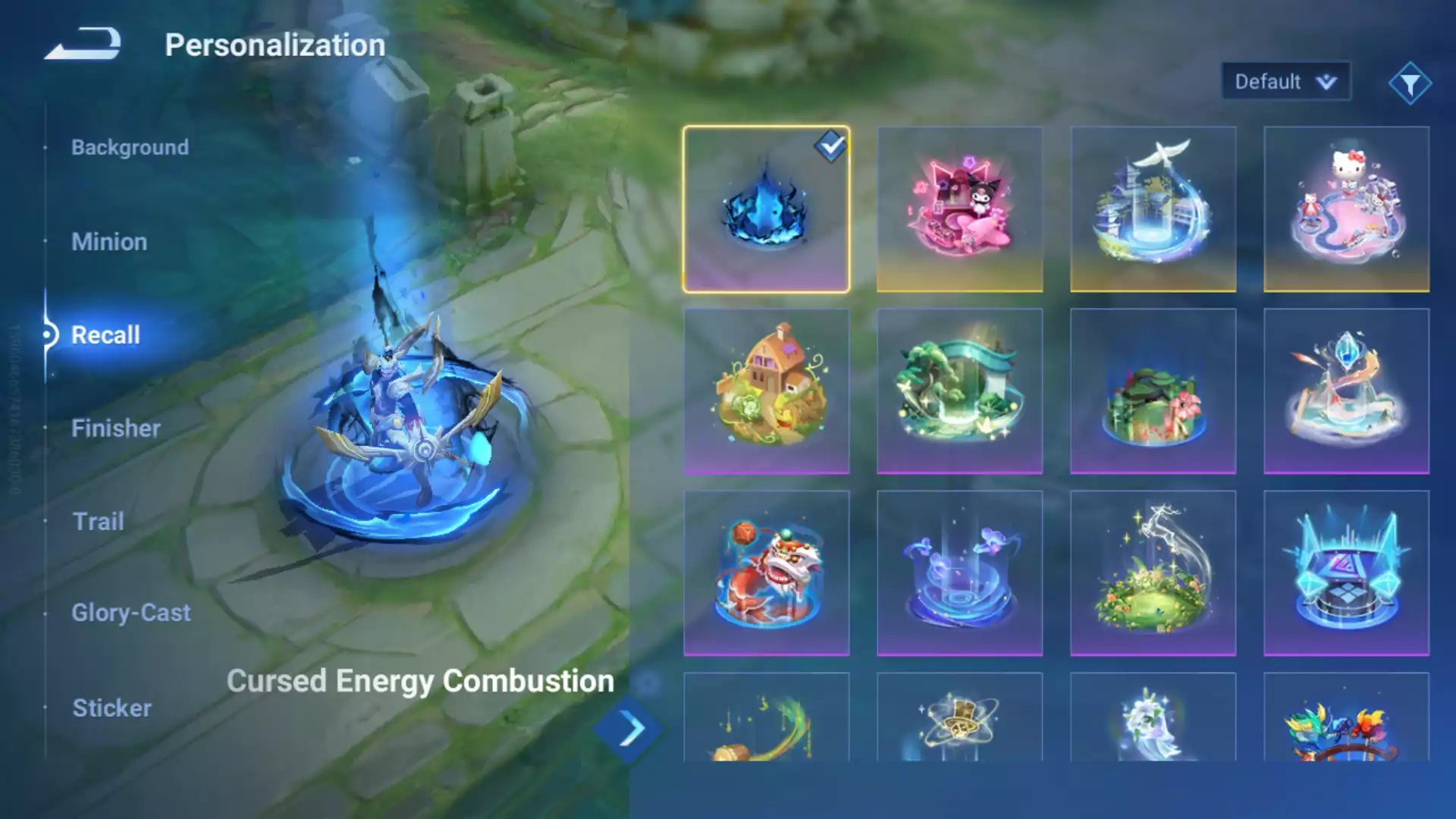
Task: Go back using the return arrow
Action: 83,44
